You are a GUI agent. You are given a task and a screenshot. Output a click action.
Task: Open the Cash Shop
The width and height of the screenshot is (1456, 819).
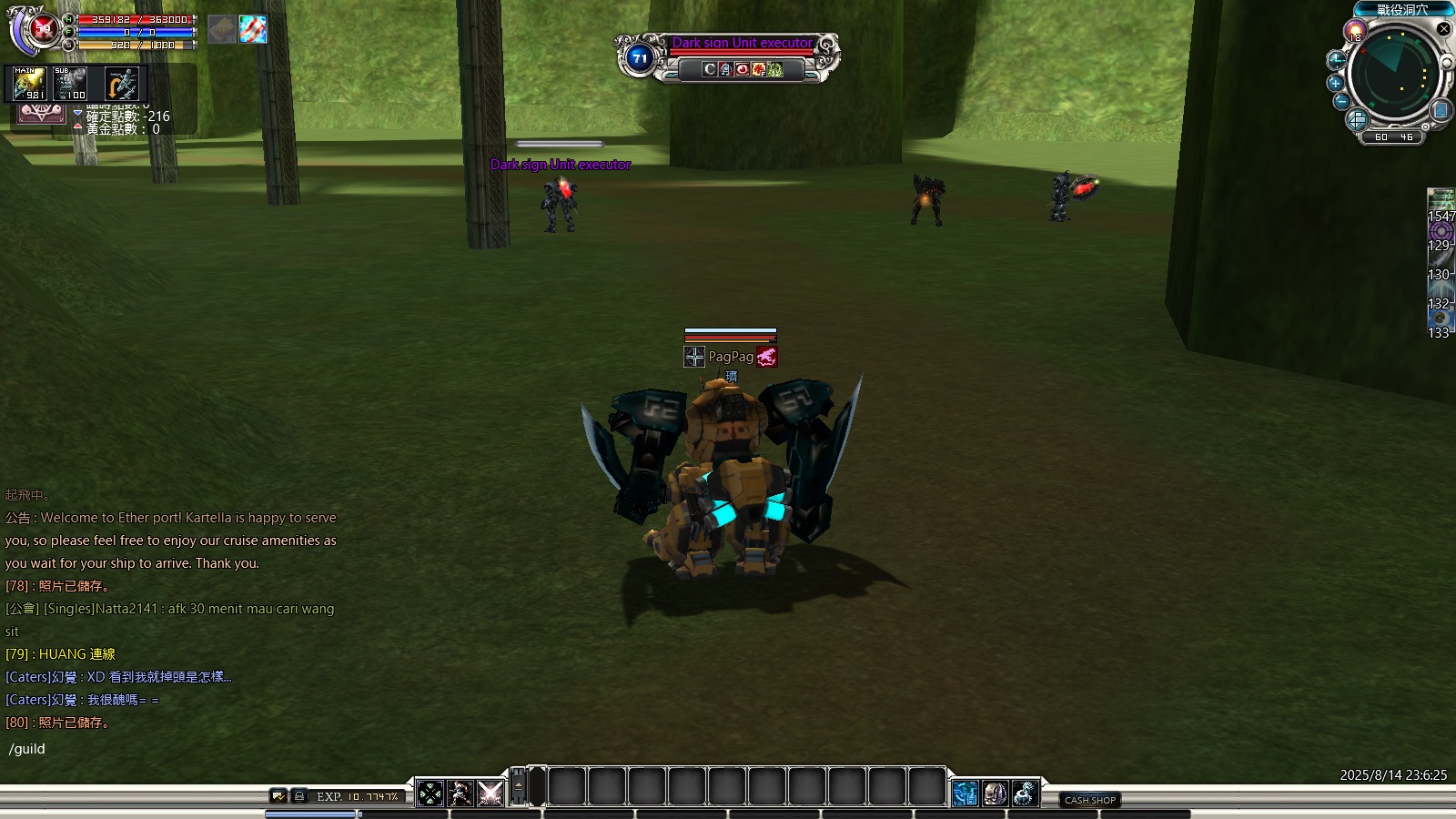(x=1089, y=800)
